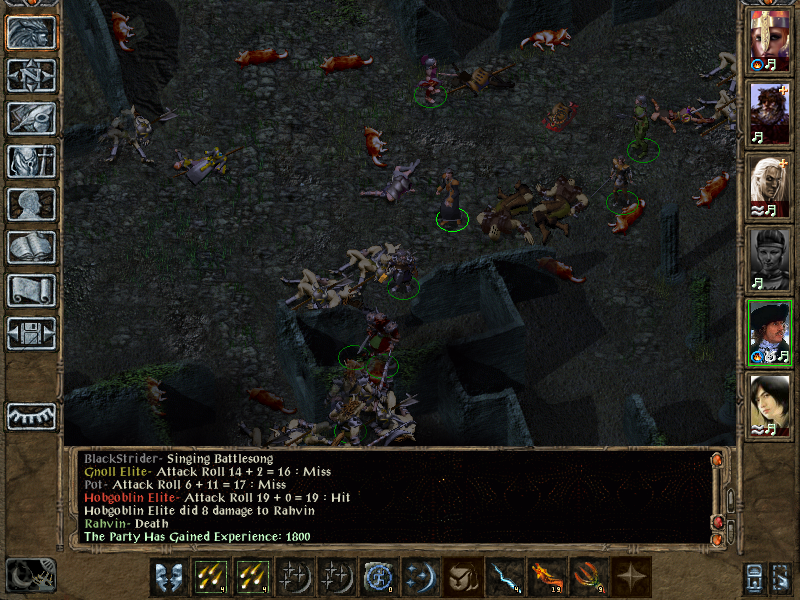Open the spellbook from the sidebar

[x=31, y=247]
